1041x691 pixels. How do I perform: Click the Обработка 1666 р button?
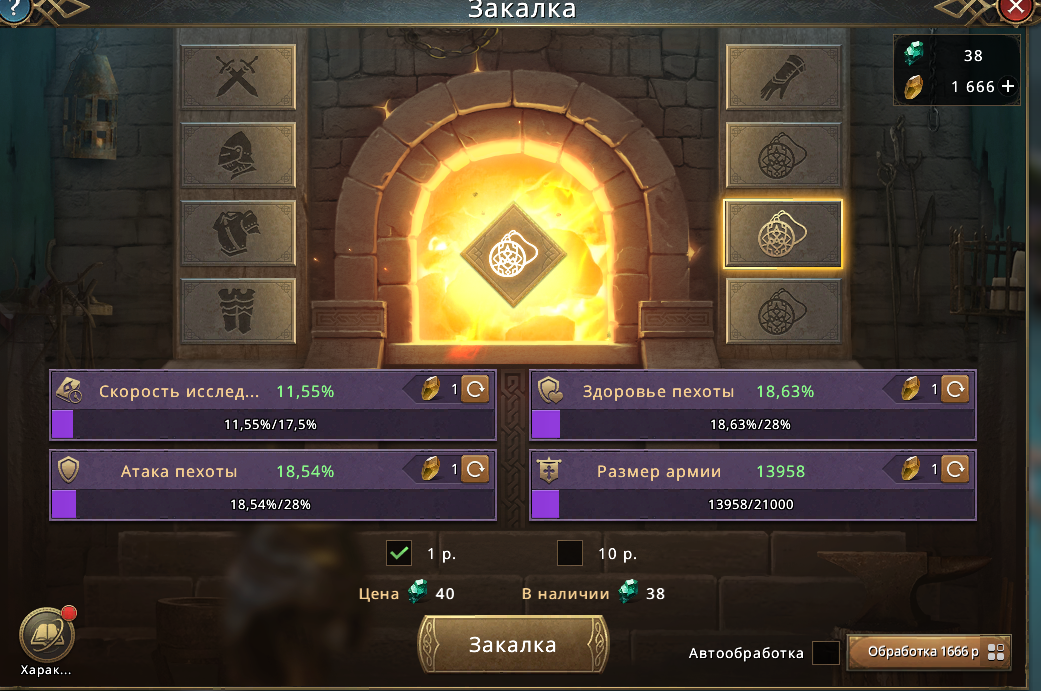point(929,652)
